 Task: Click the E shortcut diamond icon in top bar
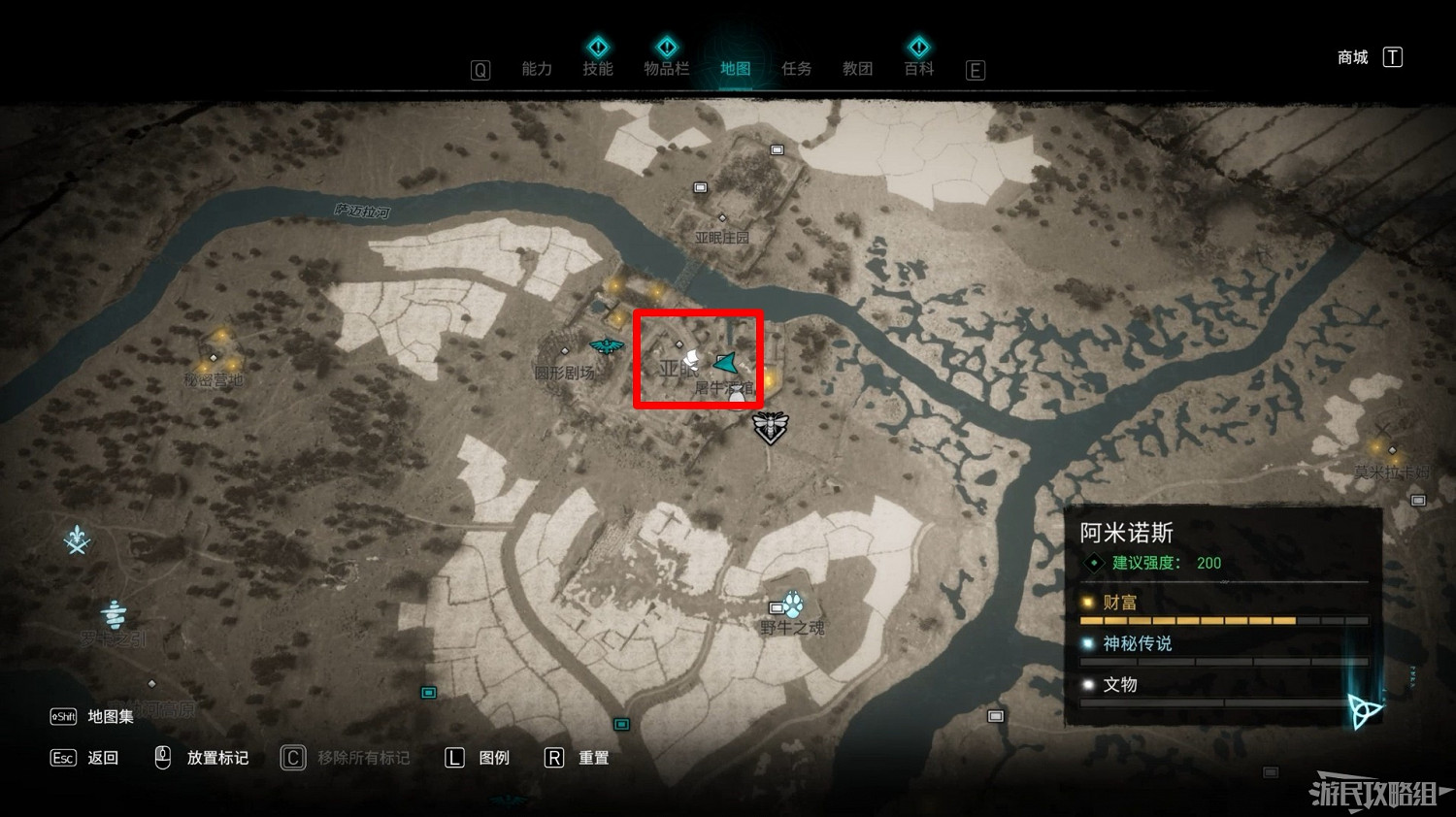point(975,69)
